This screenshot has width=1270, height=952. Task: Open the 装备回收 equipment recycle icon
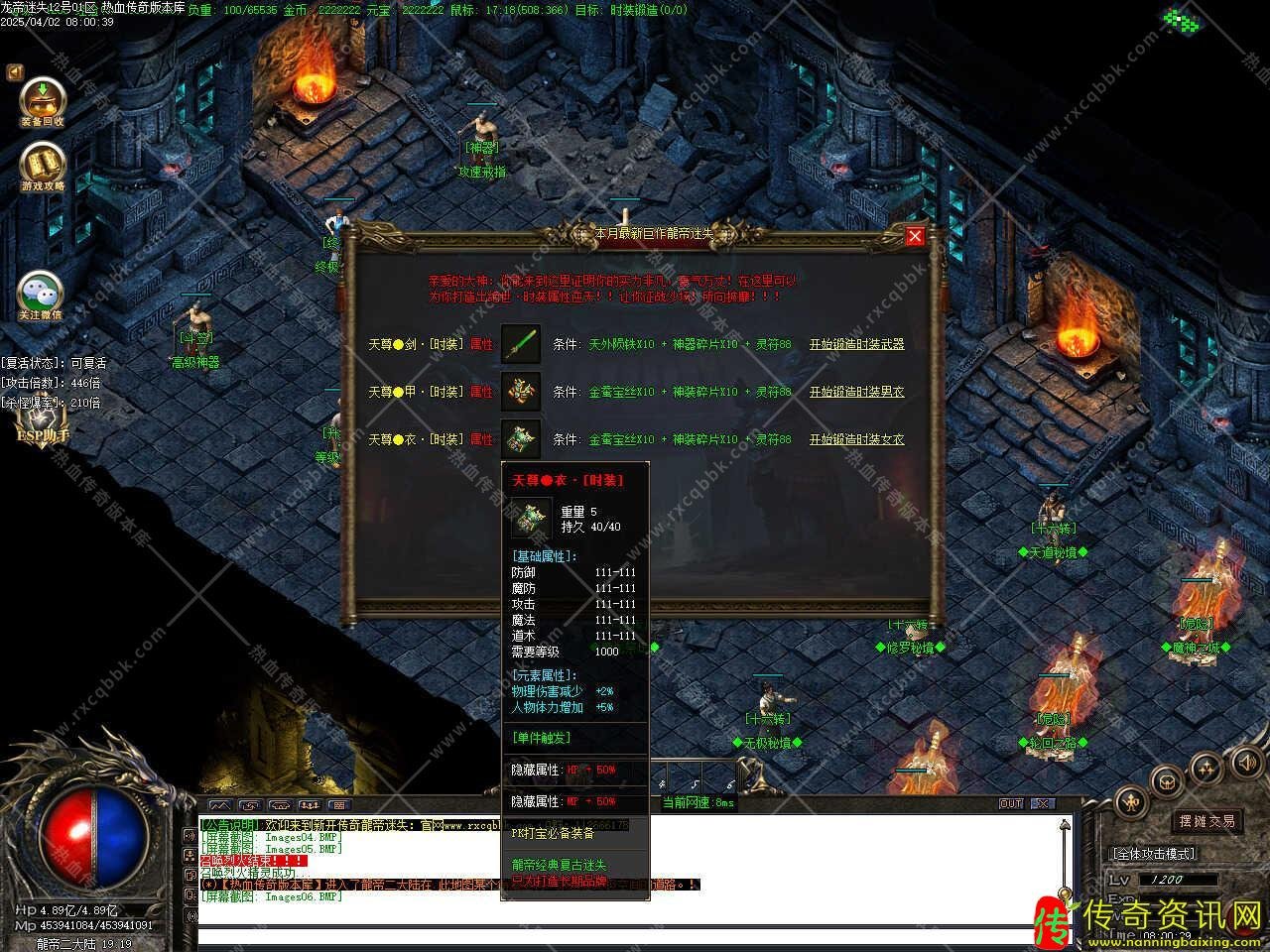(x=43, y=101)
